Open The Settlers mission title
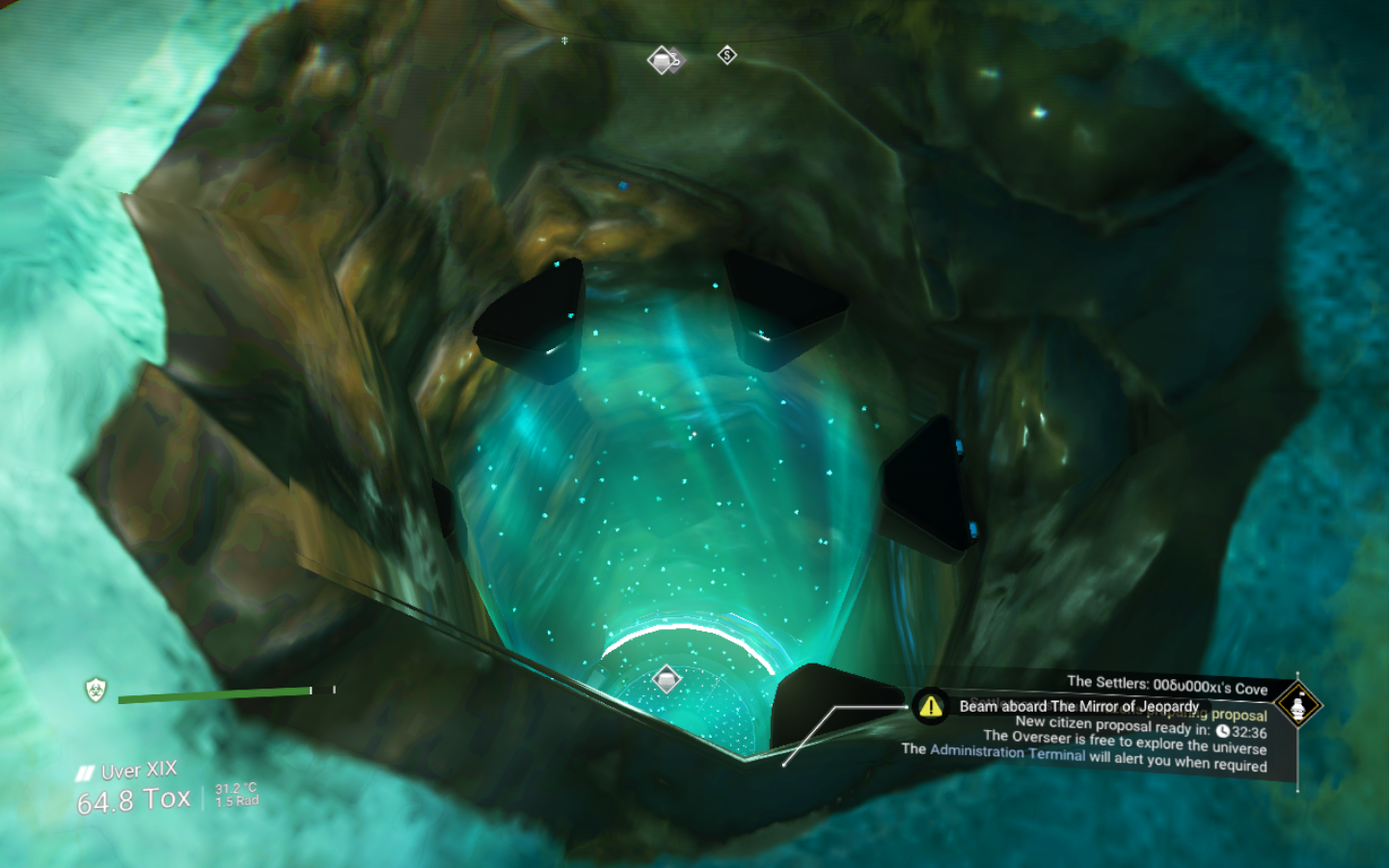 (1167, 686)
